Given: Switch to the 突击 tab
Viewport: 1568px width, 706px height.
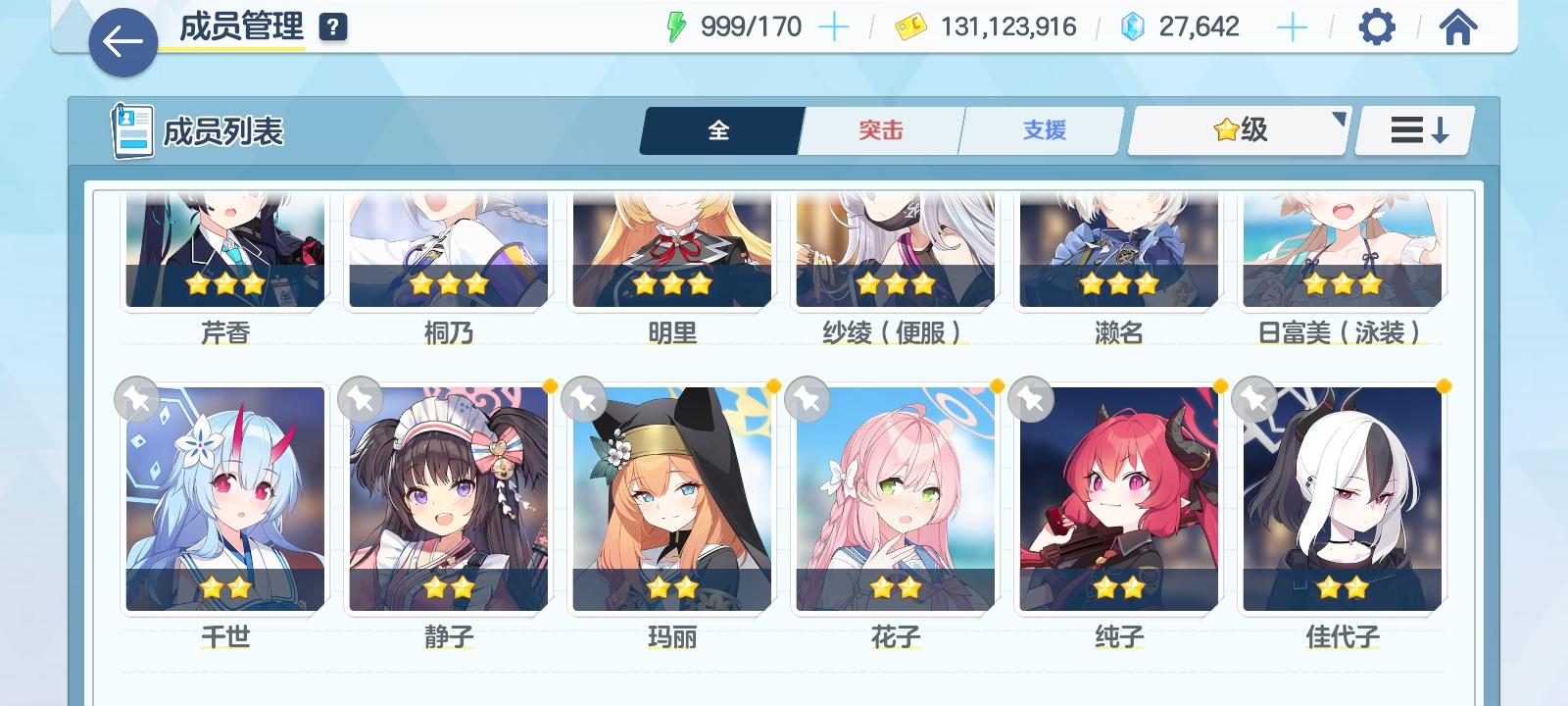Looking at the screenshot, I should pos(880,128).
